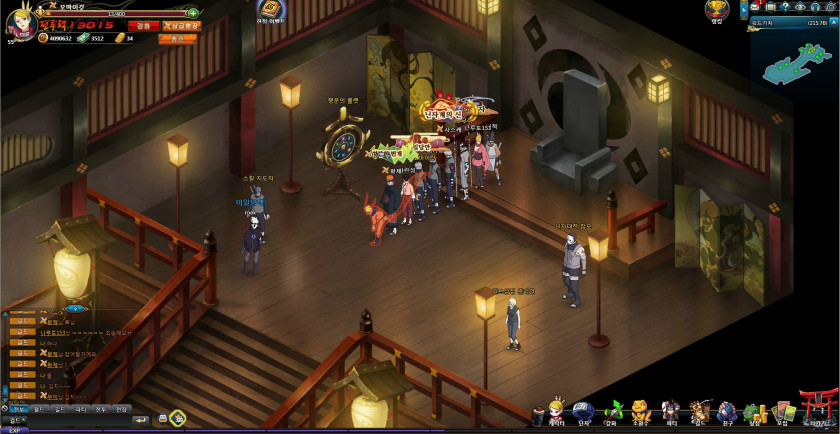Open the minimap in the corner
The width and height of the screenshot is (840, 434).
794,63
